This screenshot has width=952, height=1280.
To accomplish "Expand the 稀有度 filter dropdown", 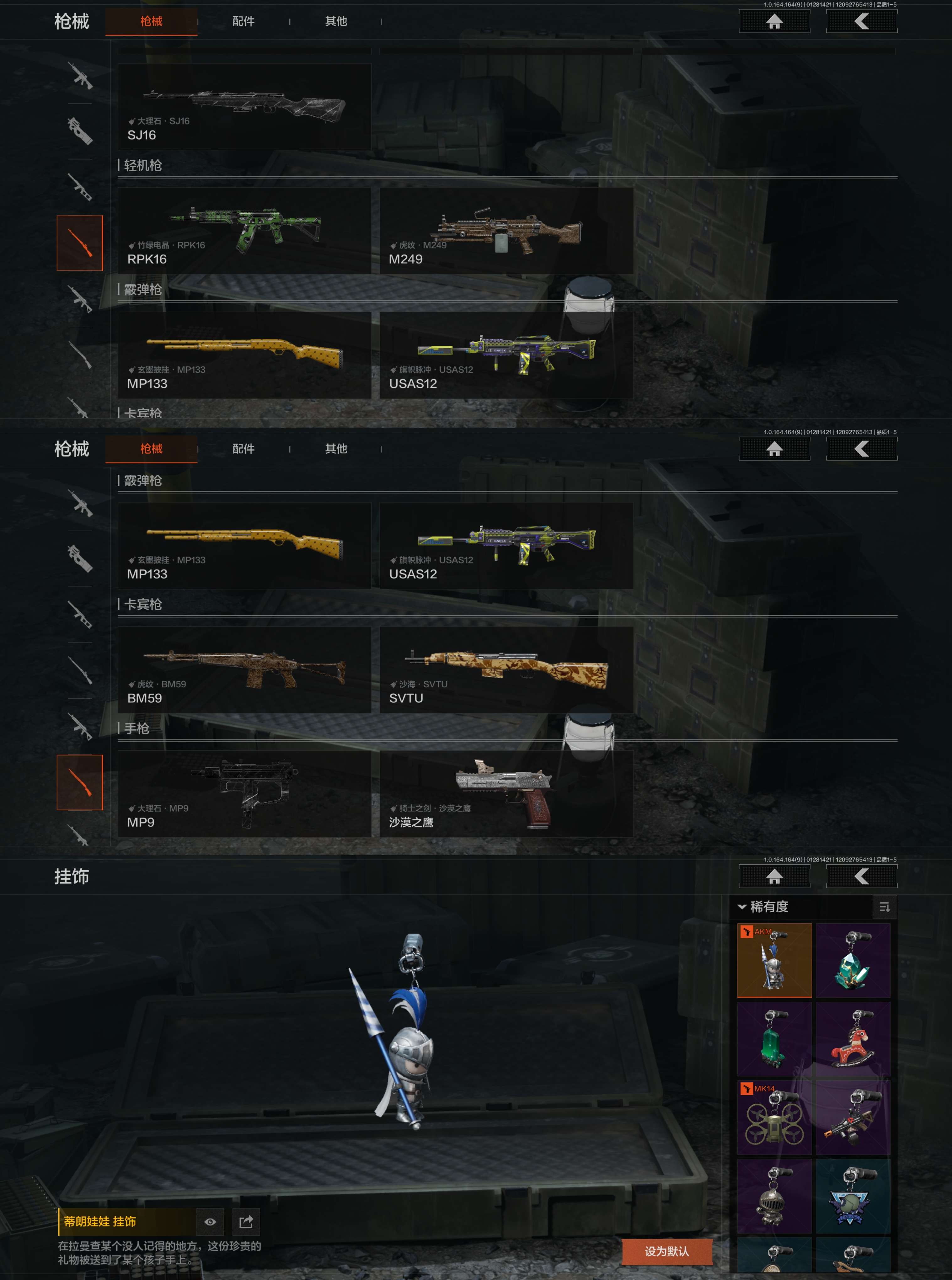I will (763, 907).
